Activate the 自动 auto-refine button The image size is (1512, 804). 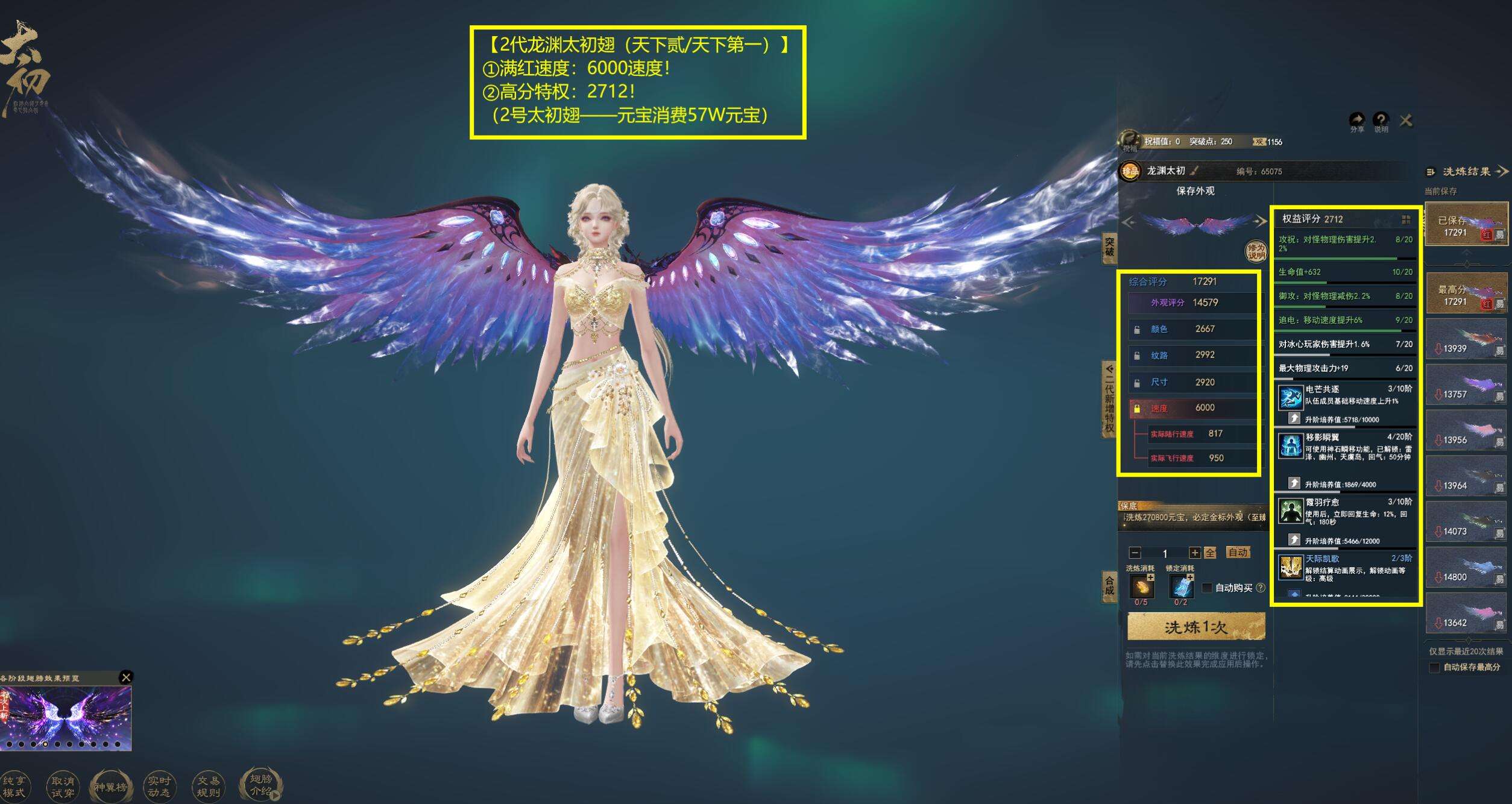[1238, 552]
